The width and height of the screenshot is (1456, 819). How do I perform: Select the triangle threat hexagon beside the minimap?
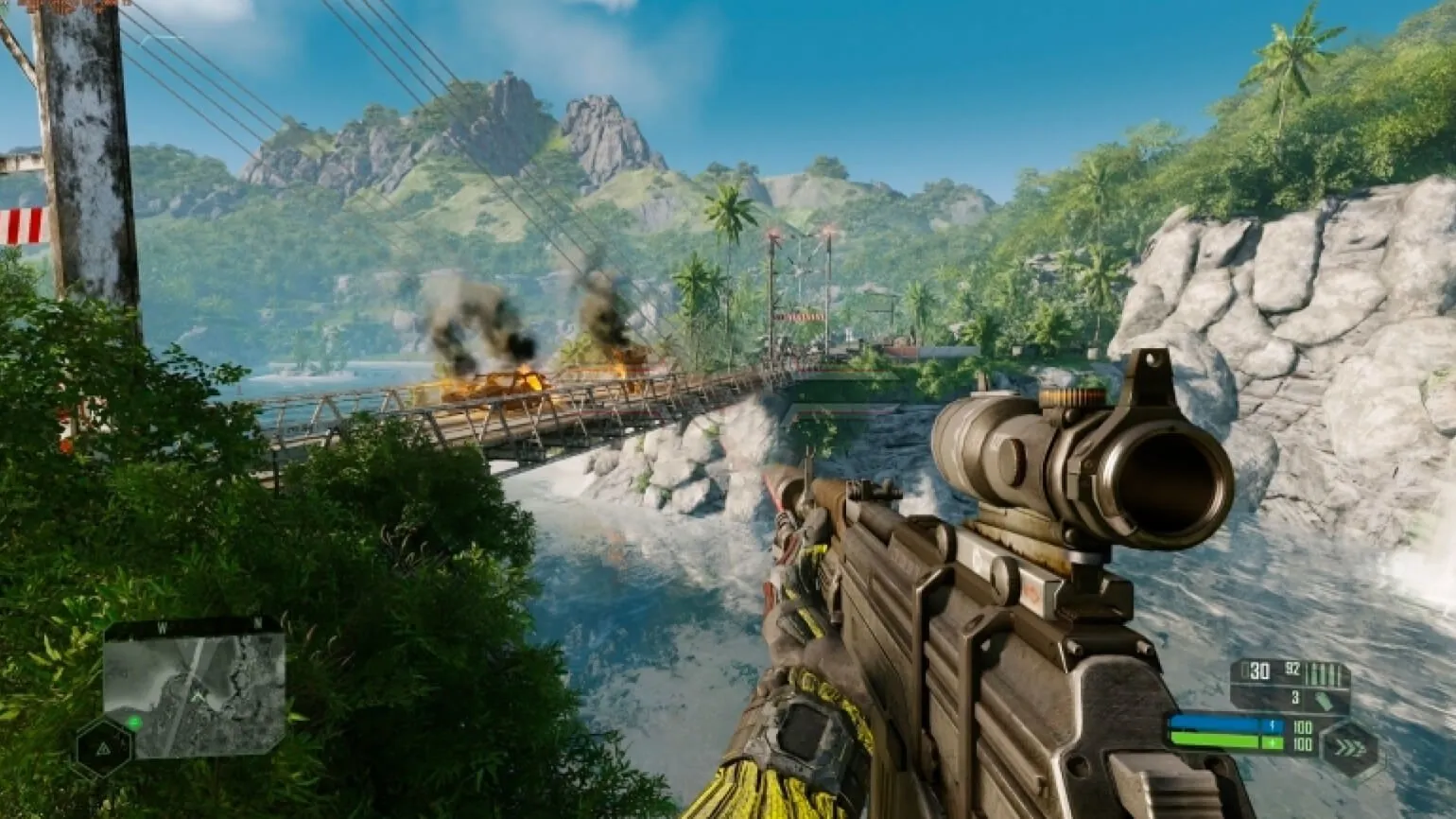[x=102, y=750]
